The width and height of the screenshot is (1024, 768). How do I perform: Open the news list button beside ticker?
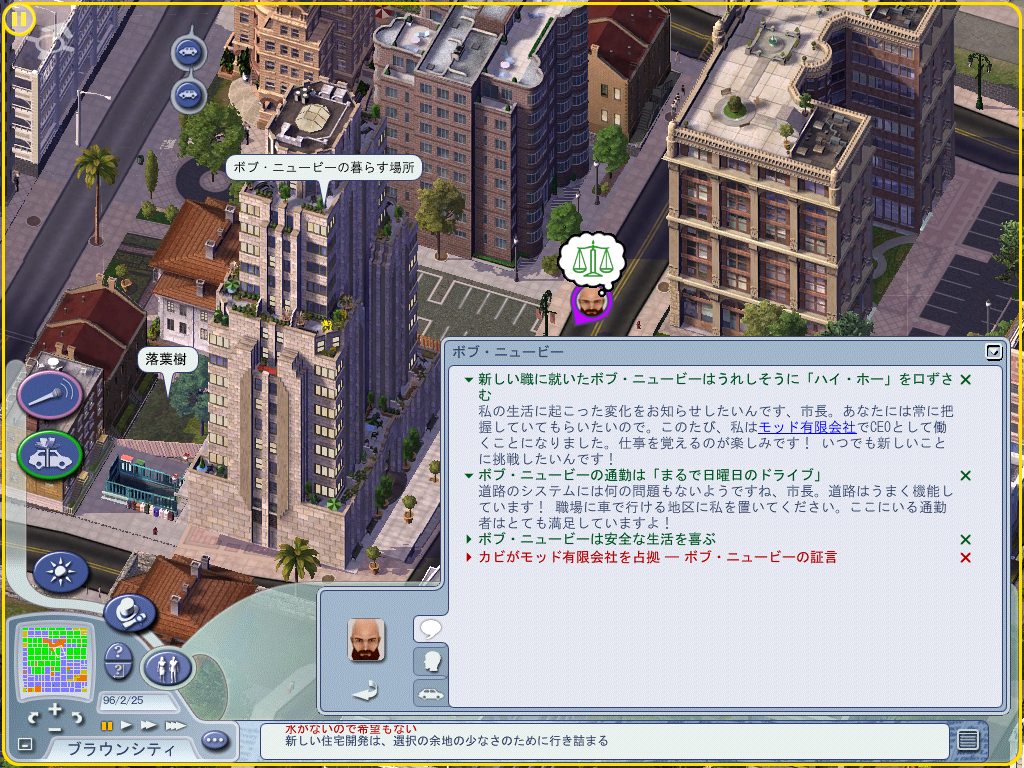[967, 740]
